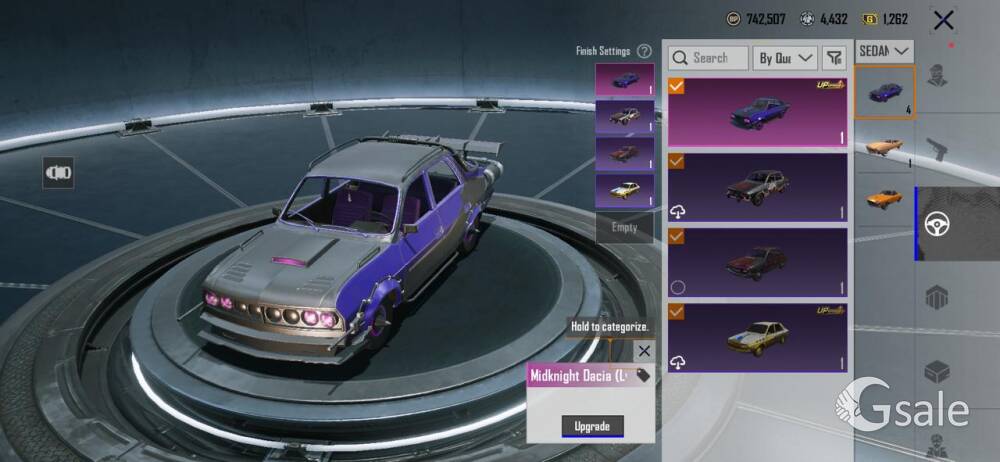Toggle the vehicle view icon on left
The image size is (1000, 462).
pos(58,172)
